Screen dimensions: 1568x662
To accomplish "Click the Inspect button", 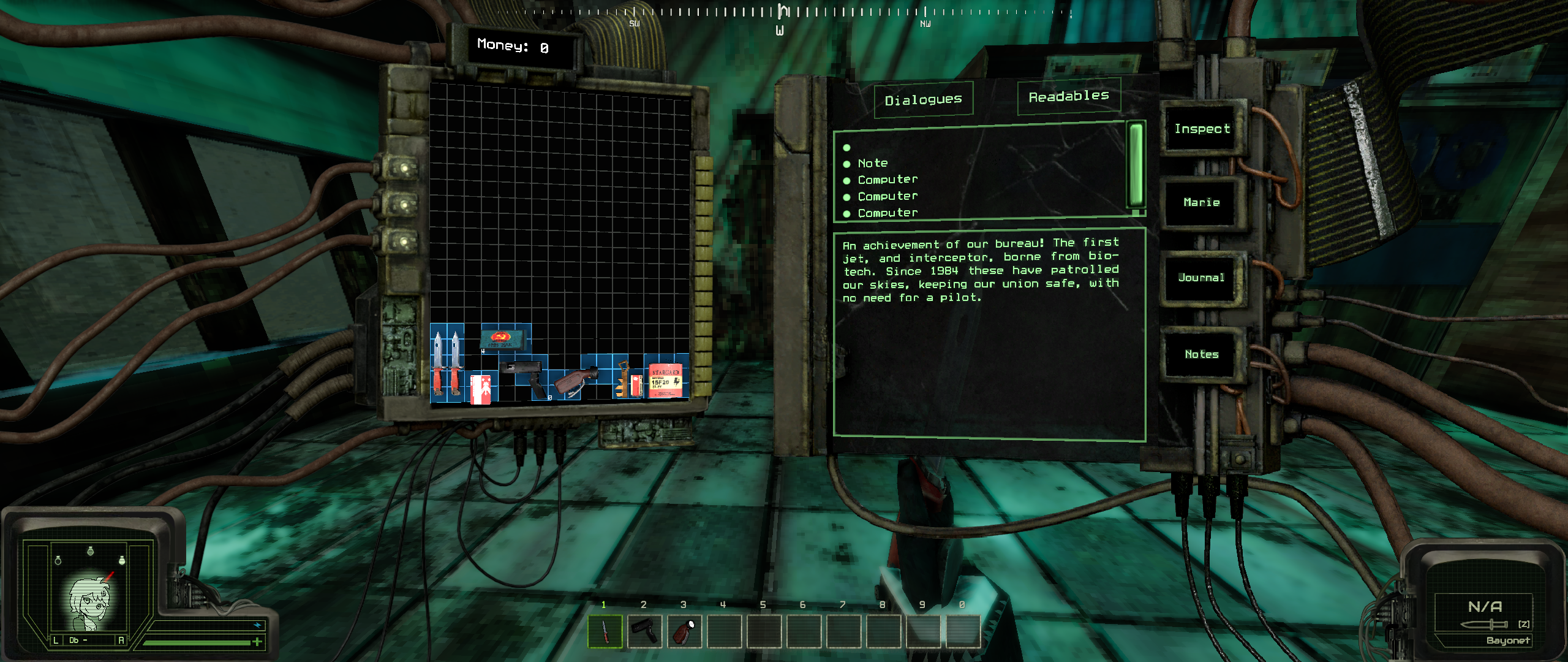I will point(1202,129).
